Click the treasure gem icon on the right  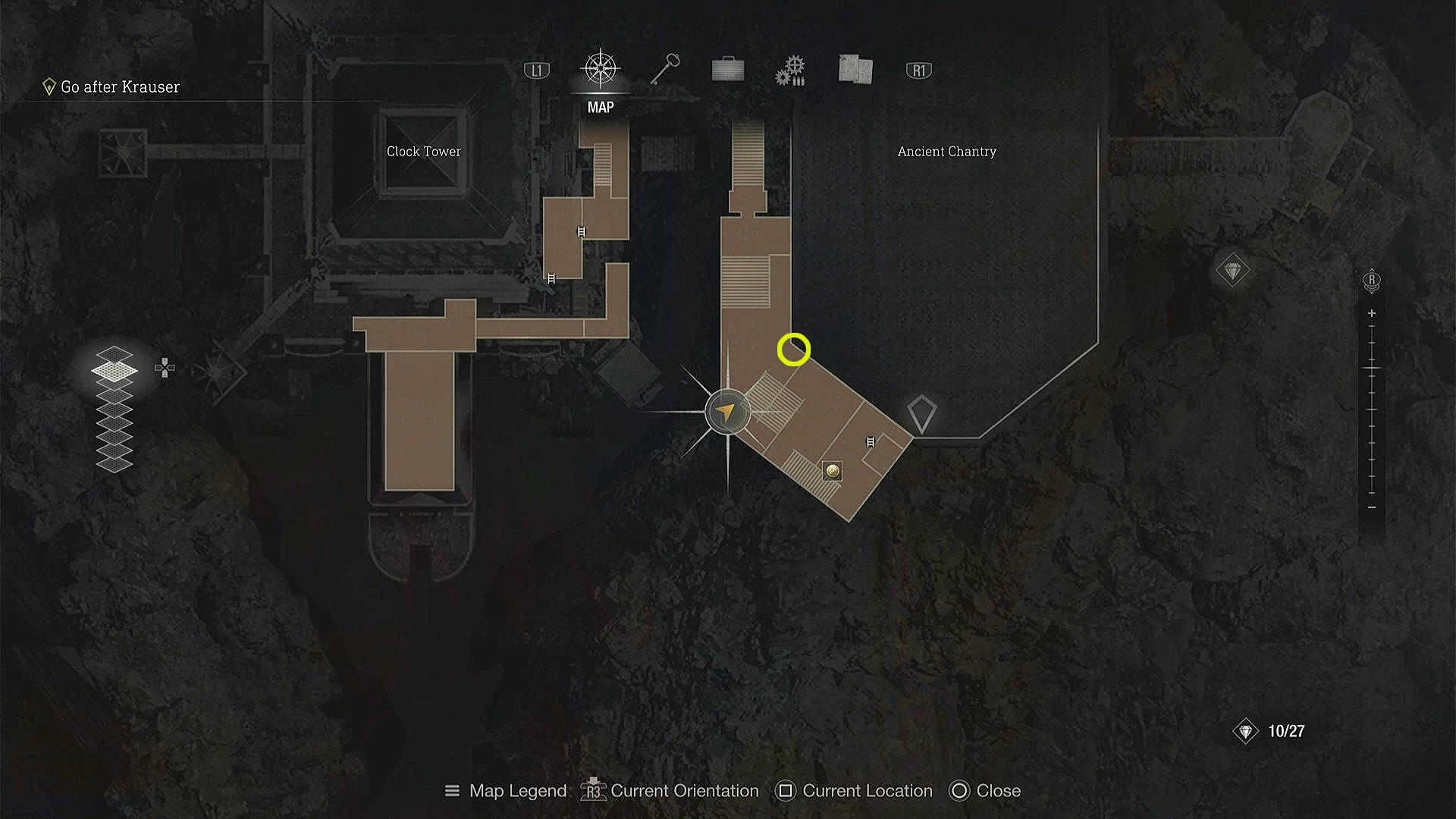click(1233, 270)
